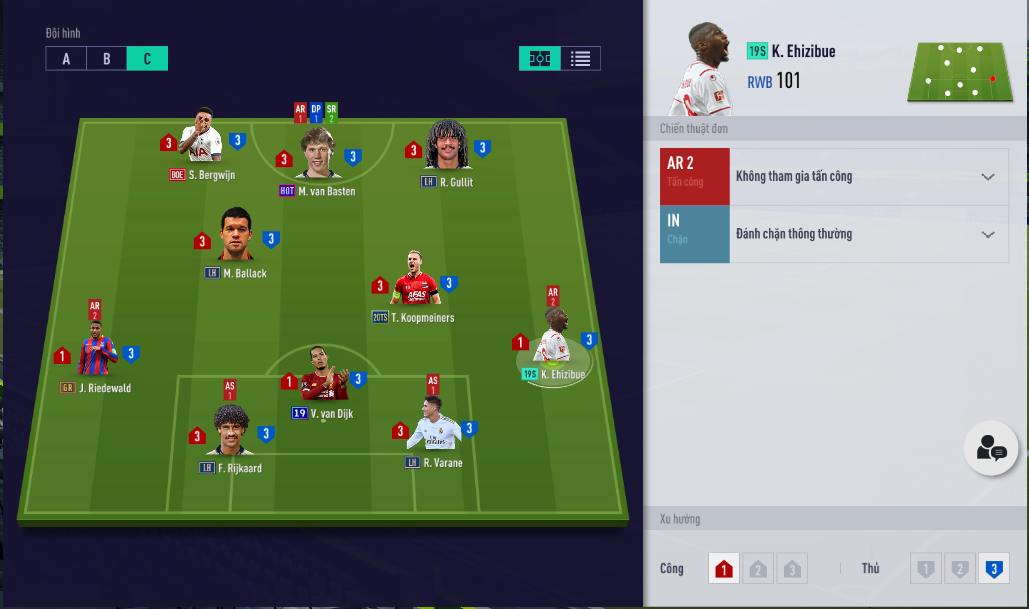Select F. Rijkaard in defense
Viewport: 1029px width, 609px height.
coord(231,432)
